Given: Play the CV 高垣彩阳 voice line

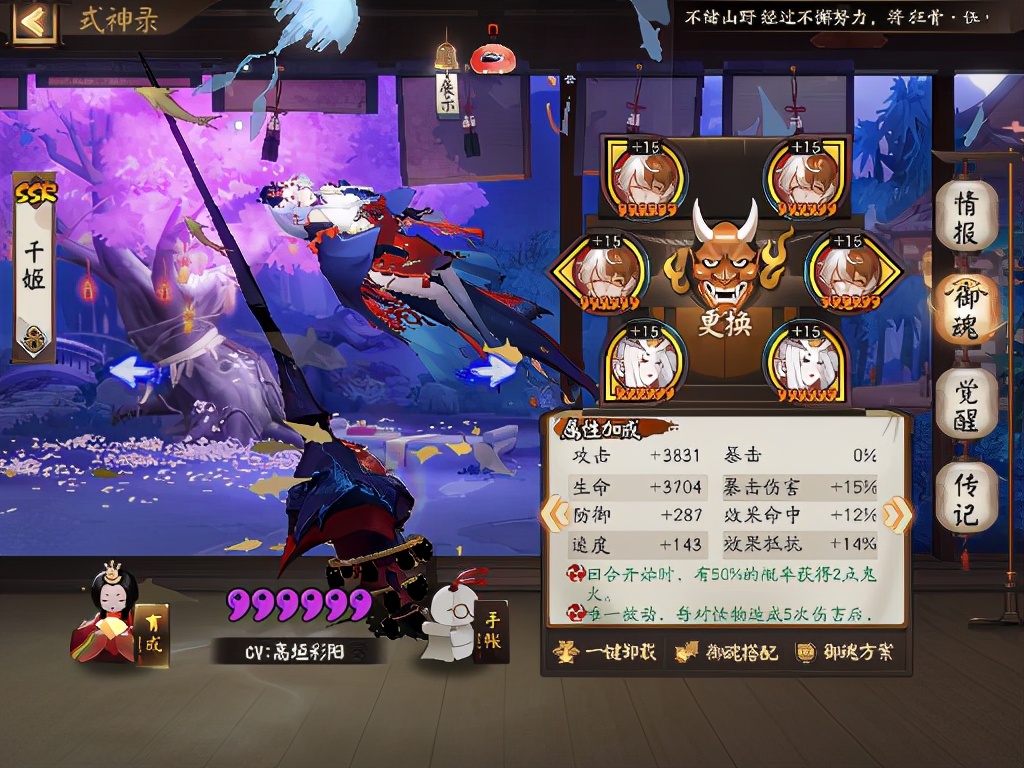Looking at the screenshot, I should [297, 652].
